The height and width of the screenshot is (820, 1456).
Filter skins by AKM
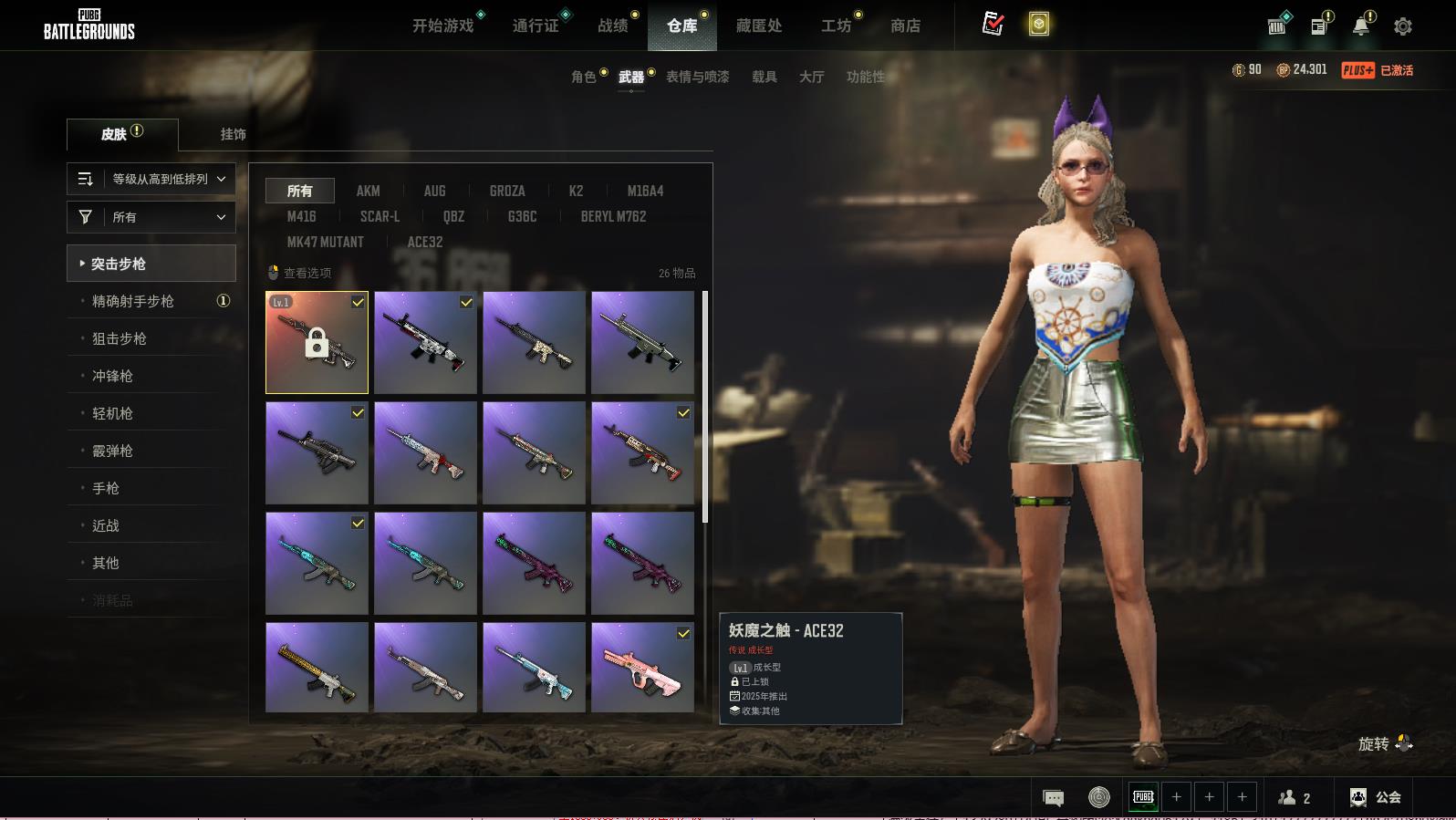[369, 191]
